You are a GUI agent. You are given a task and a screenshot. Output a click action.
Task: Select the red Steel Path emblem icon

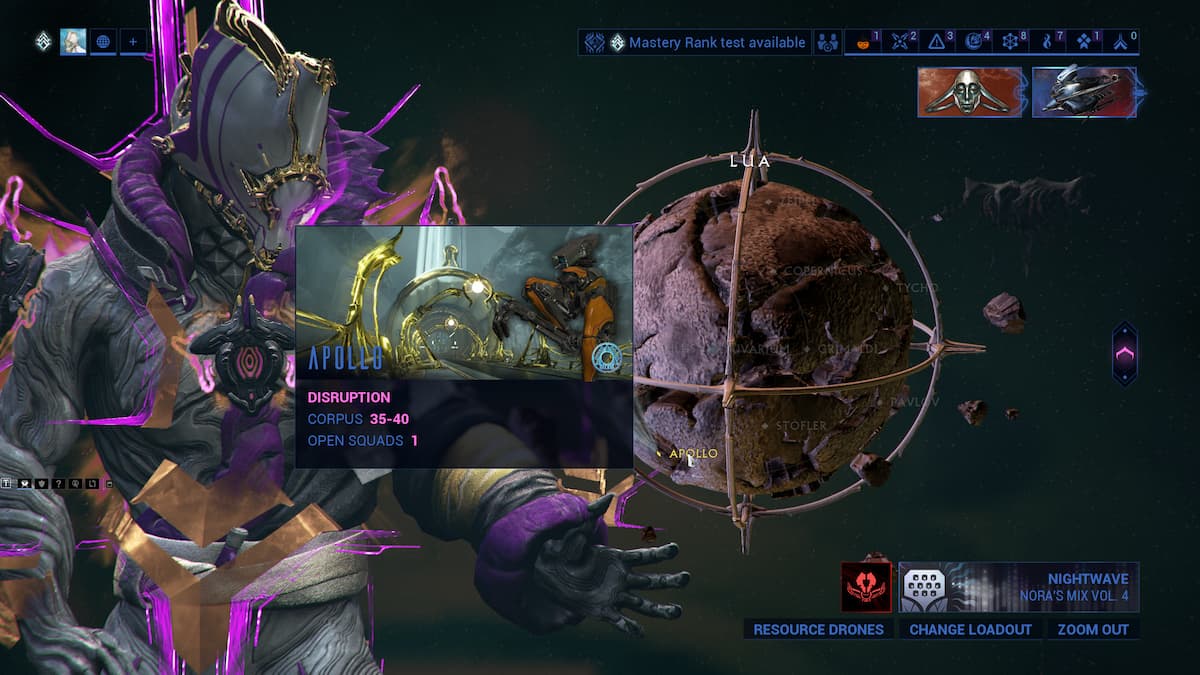[866, 587]
